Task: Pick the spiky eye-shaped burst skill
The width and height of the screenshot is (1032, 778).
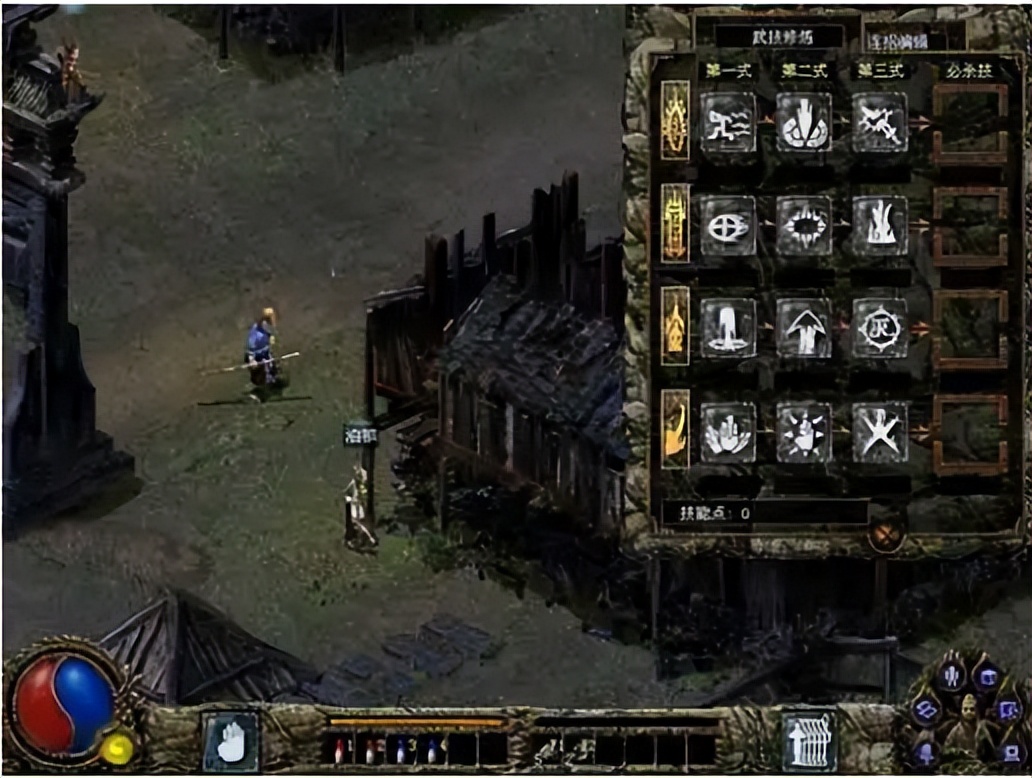Action: pos(804,225)
